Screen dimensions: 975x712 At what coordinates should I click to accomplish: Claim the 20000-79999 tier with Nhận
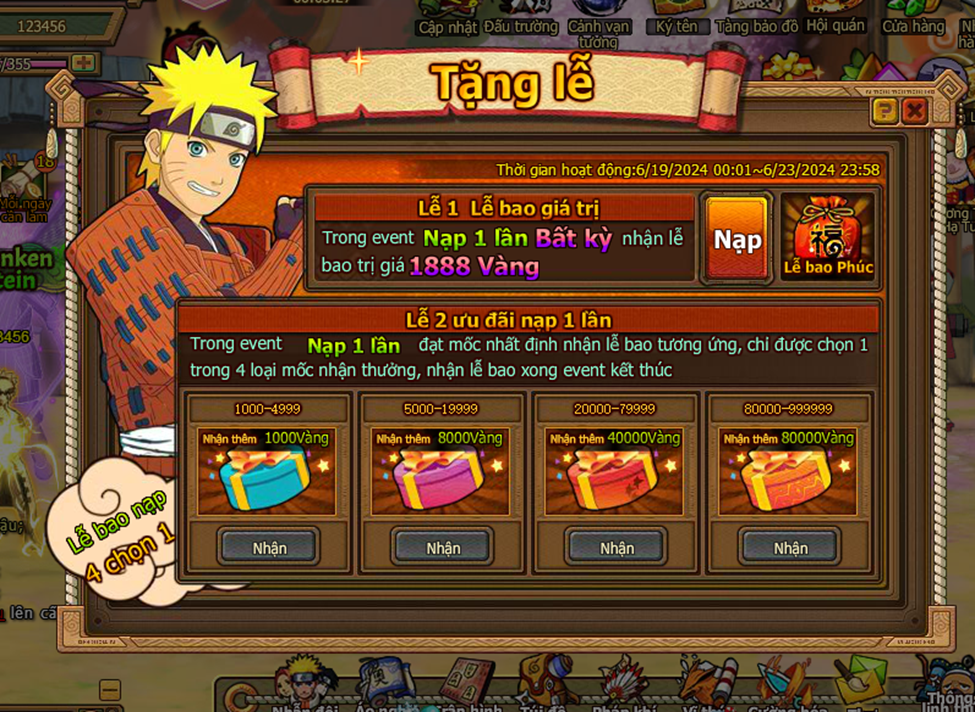tap(617, 547)
